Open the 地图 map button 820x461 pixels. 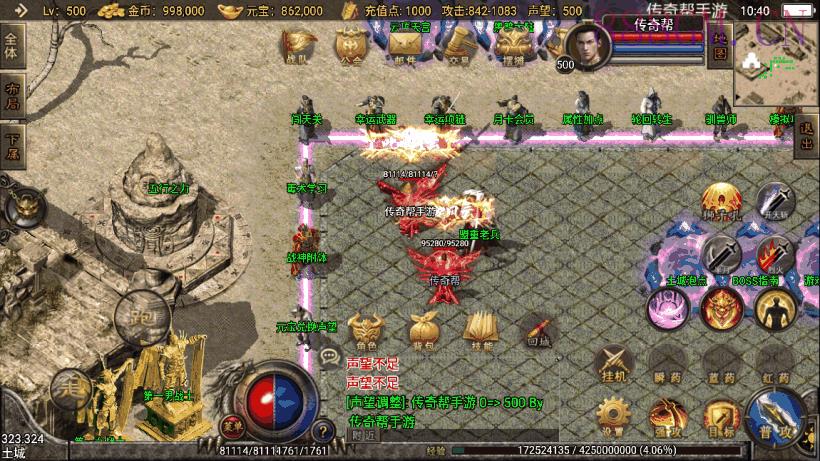point(719,45)
